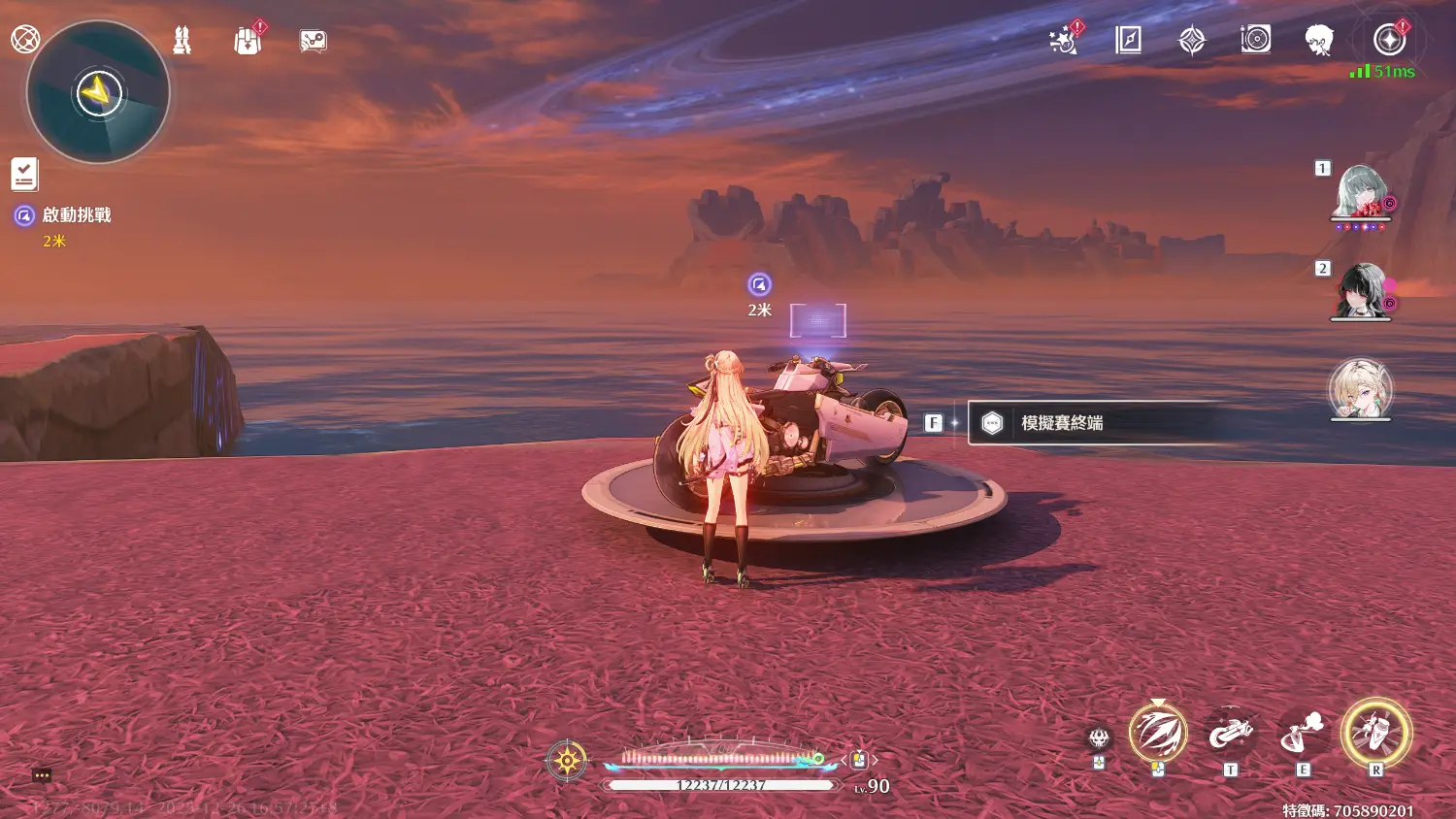
Task: Select the 啟動挑戰 quest tracker
Action: pyautogui.click(x=76, y=215)
